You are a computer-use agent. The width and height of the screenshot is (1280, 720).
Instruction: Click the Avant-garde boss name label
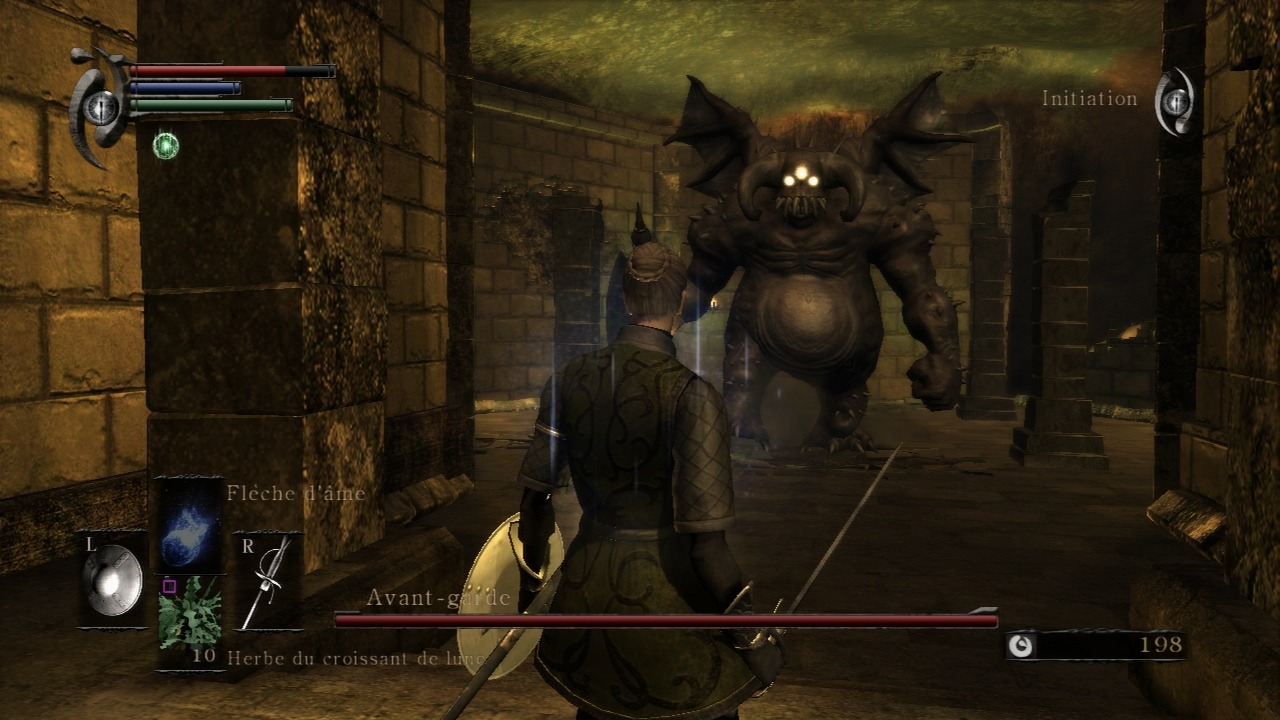tap(440, 596)
